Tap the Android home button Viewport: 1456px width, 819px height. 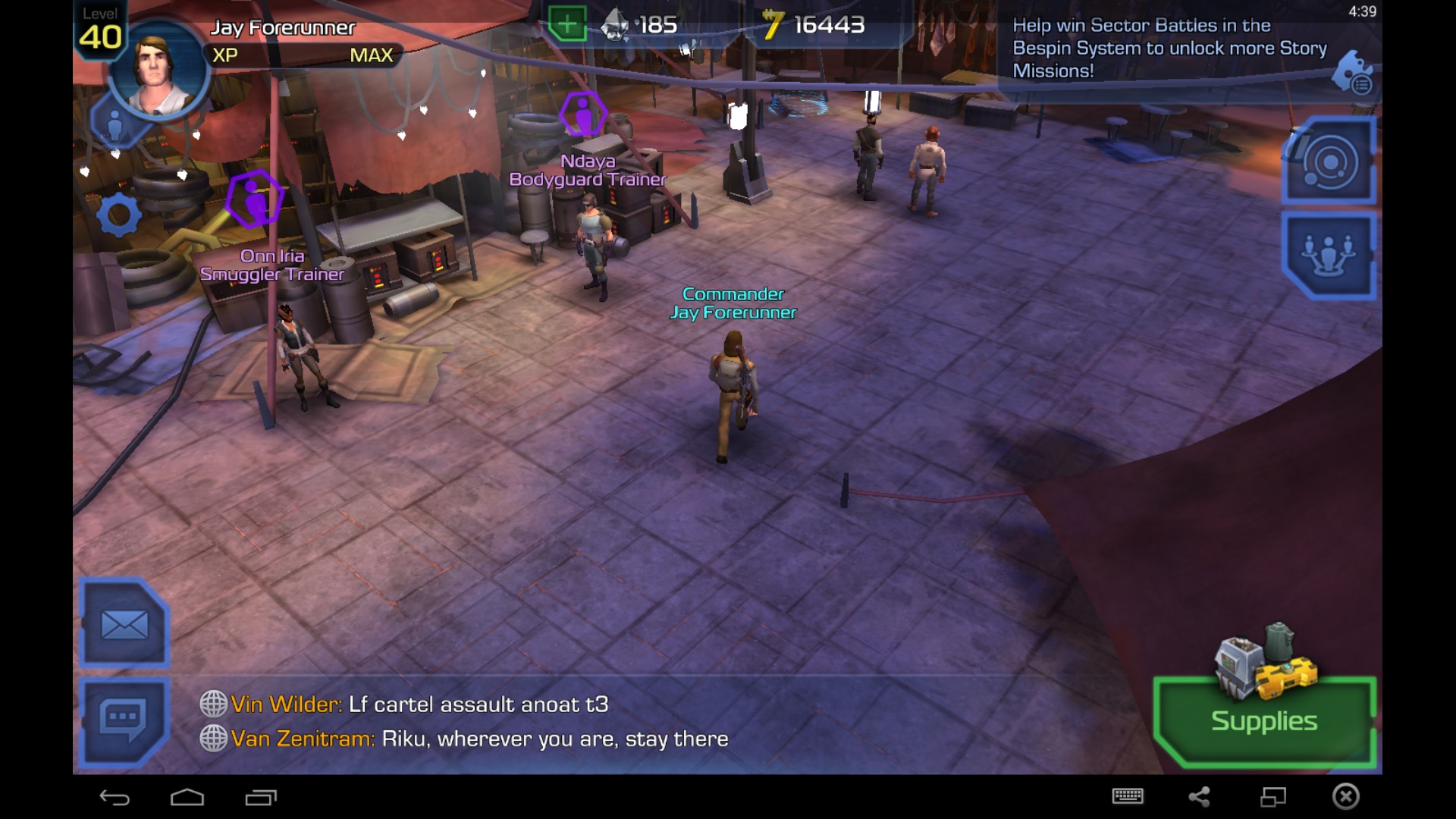tap(187, 797)
